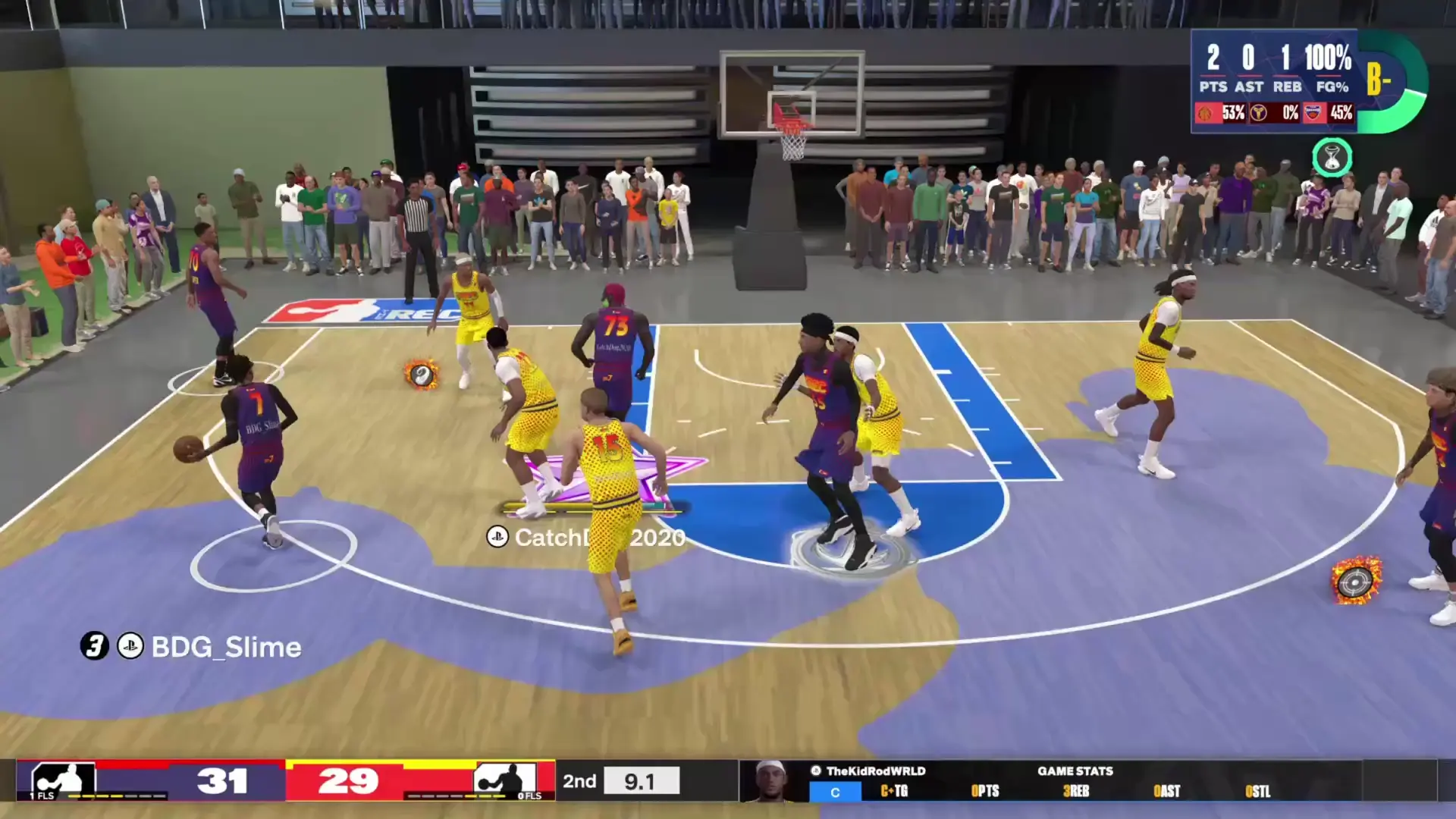Click the purple team emblem at 0%
The image size is (1456, 819).
point(1260,112)
